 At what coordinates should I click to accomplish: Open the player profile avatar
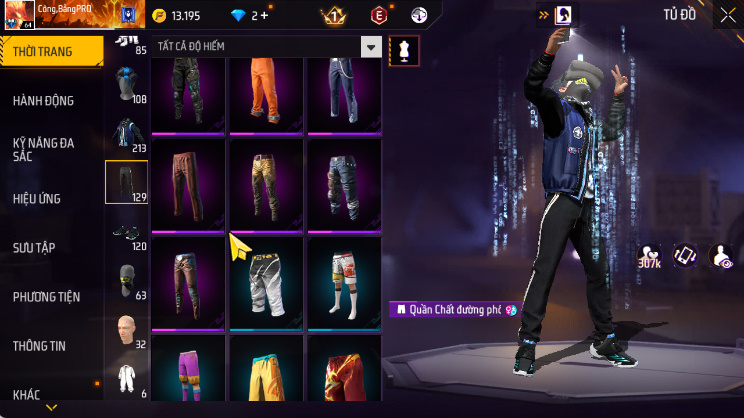click(x=18, y=14)
